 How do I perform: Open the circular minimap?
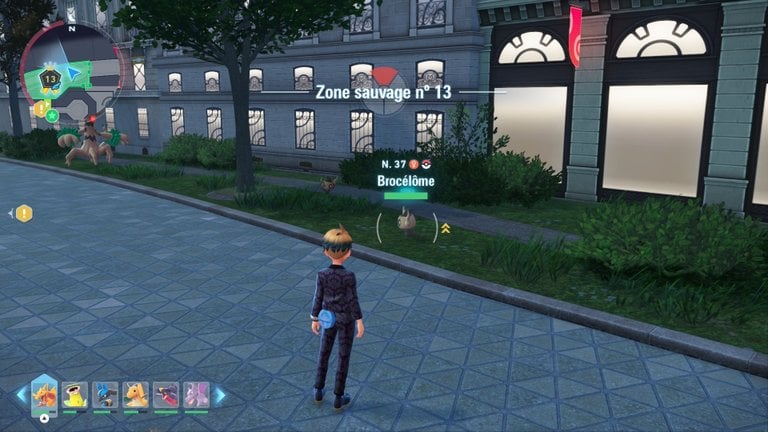tap(72, 70)
